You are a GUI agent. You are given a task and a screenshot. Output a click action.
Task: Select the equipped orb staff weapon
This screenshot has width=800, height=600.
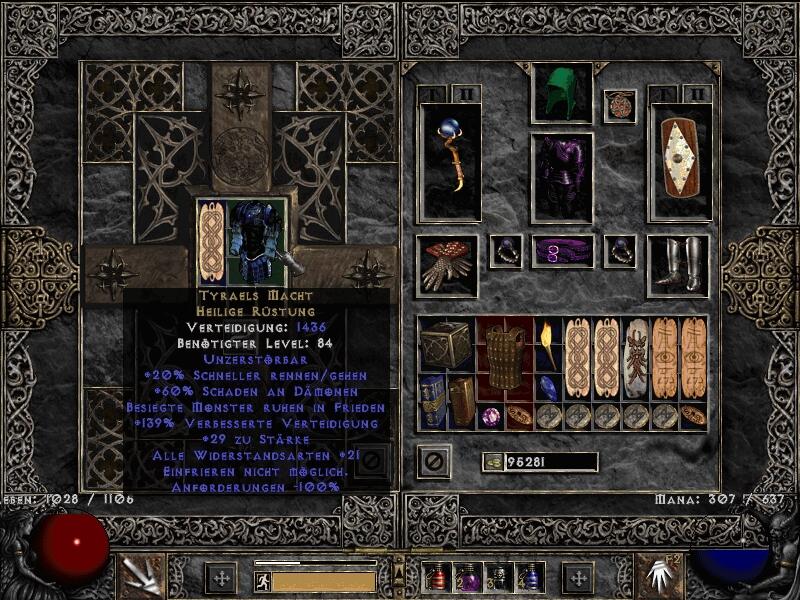tap(449, 160)
